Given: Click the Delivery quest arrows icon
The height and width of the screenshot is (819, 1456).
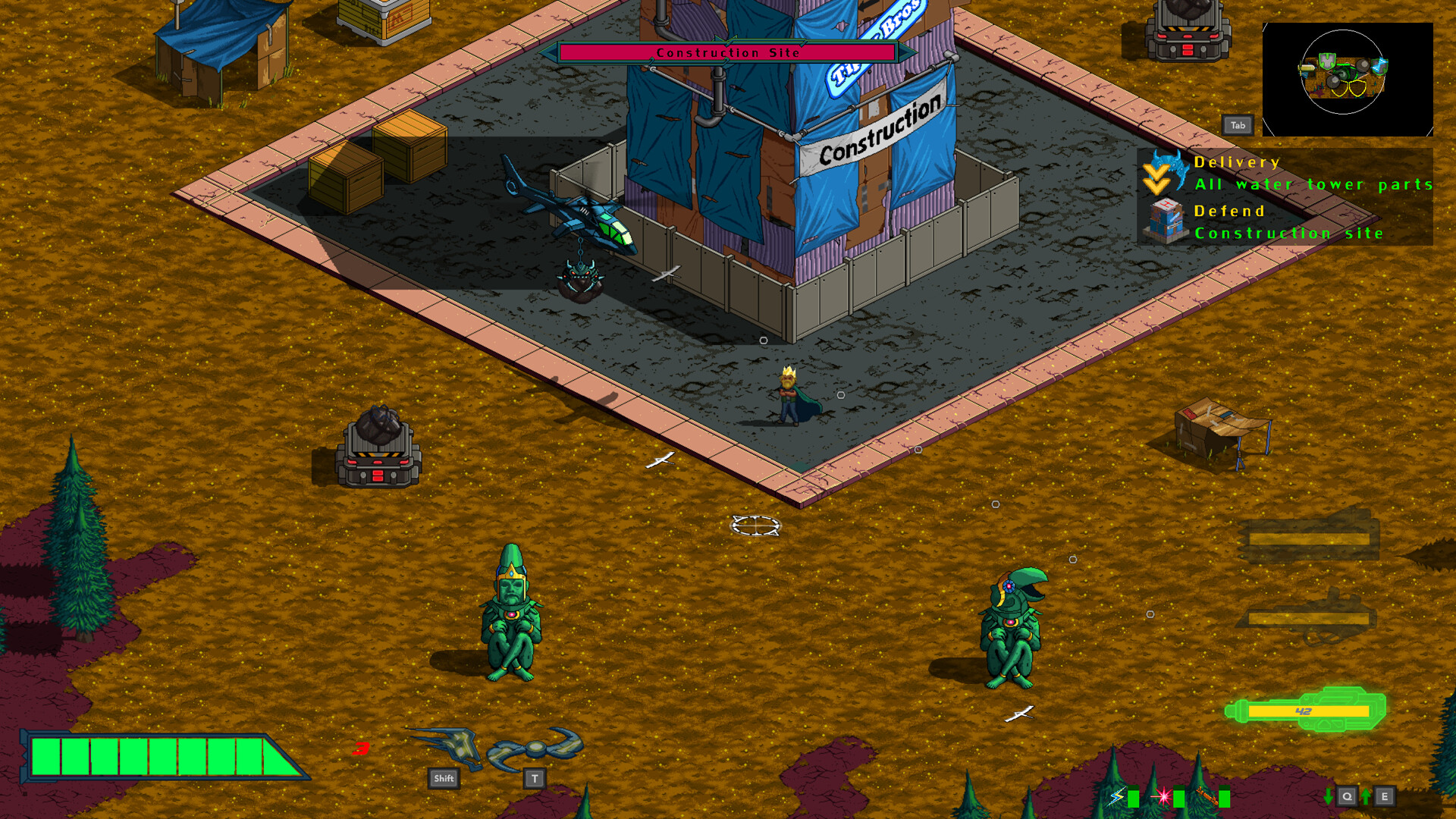Looking at the screenshot, I should tap(1156, 176).
